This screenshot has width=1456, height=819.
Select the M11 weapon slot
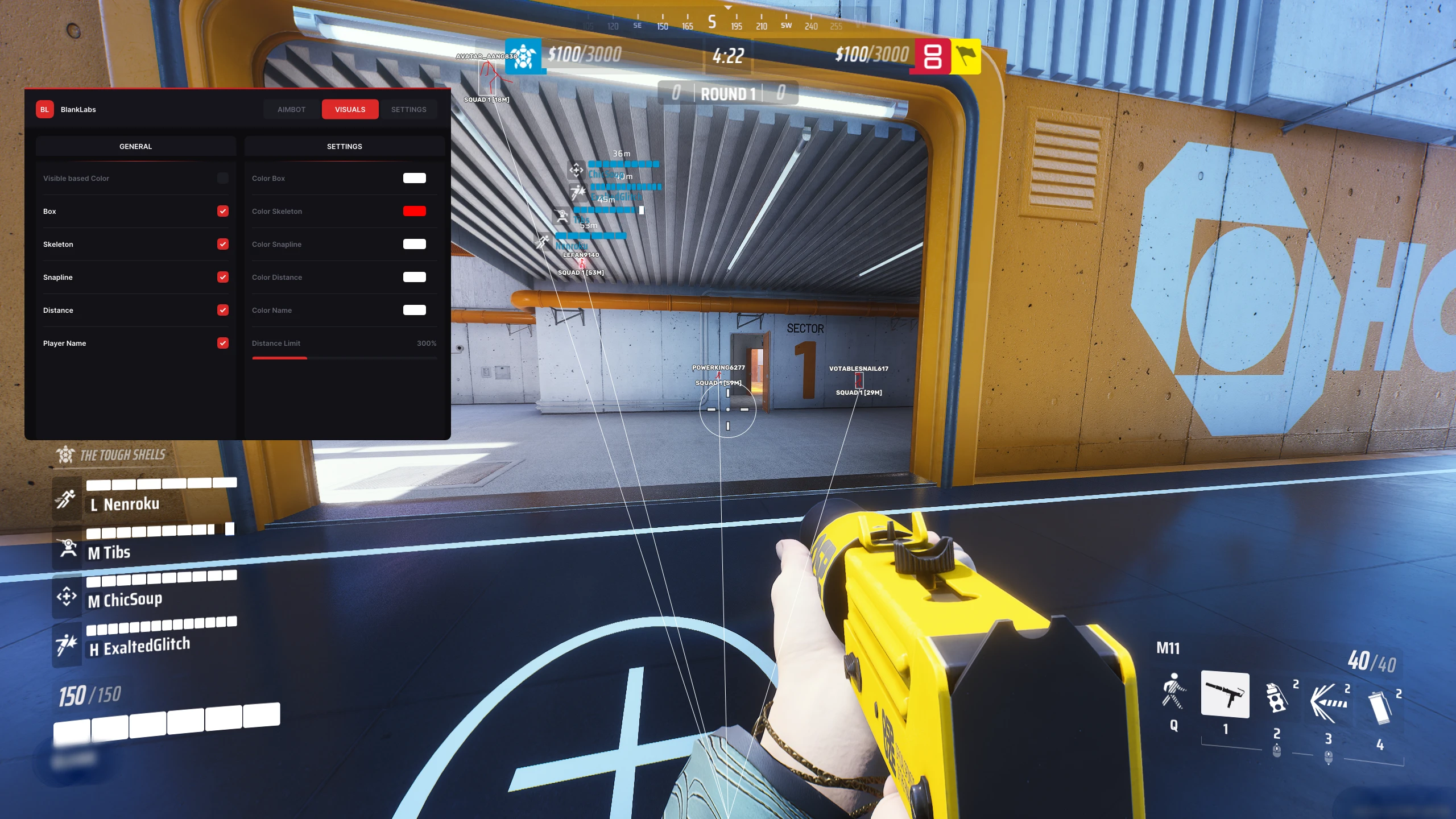point(1225,694)
